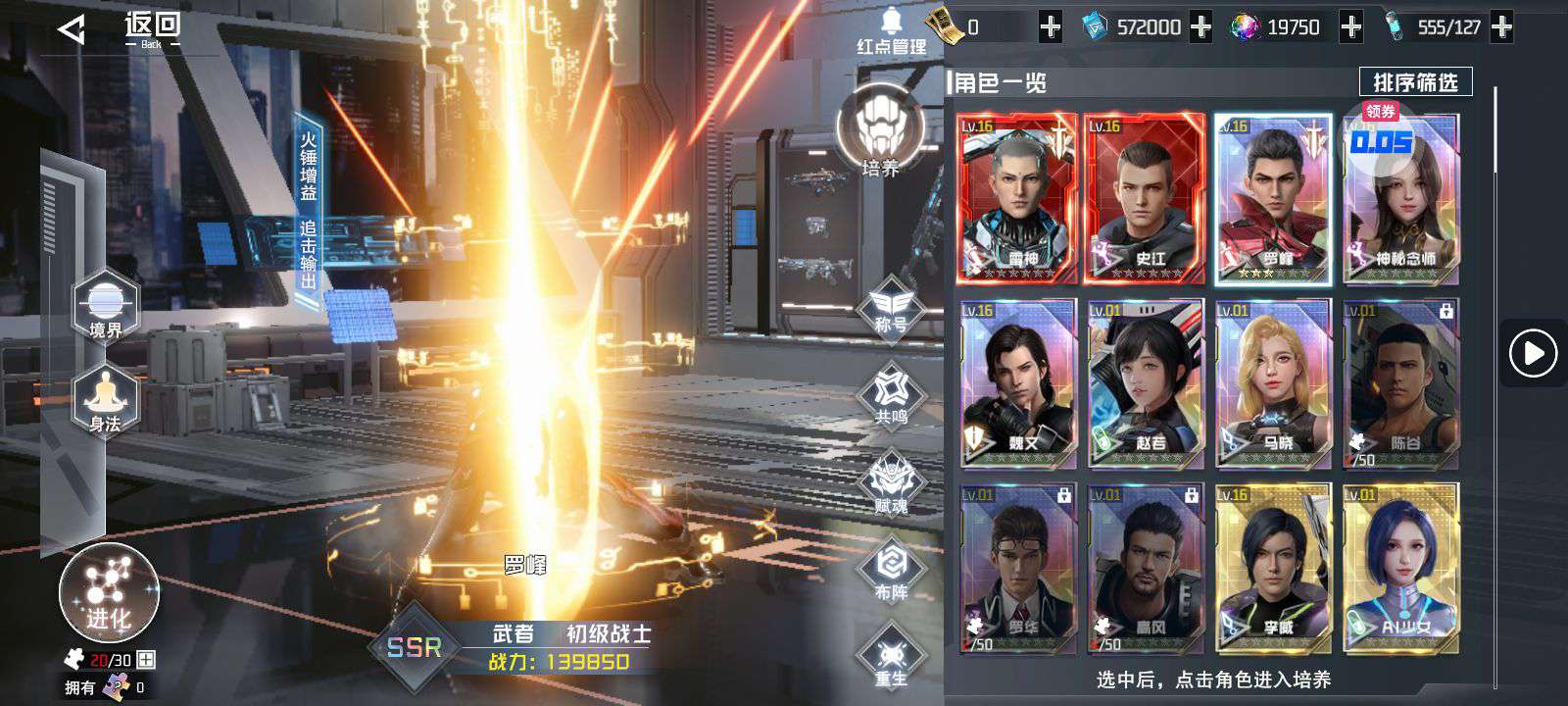Viewport: 1568px width, 706px height.
Task: Pick the AI少女 character card
Action: 1400,568
